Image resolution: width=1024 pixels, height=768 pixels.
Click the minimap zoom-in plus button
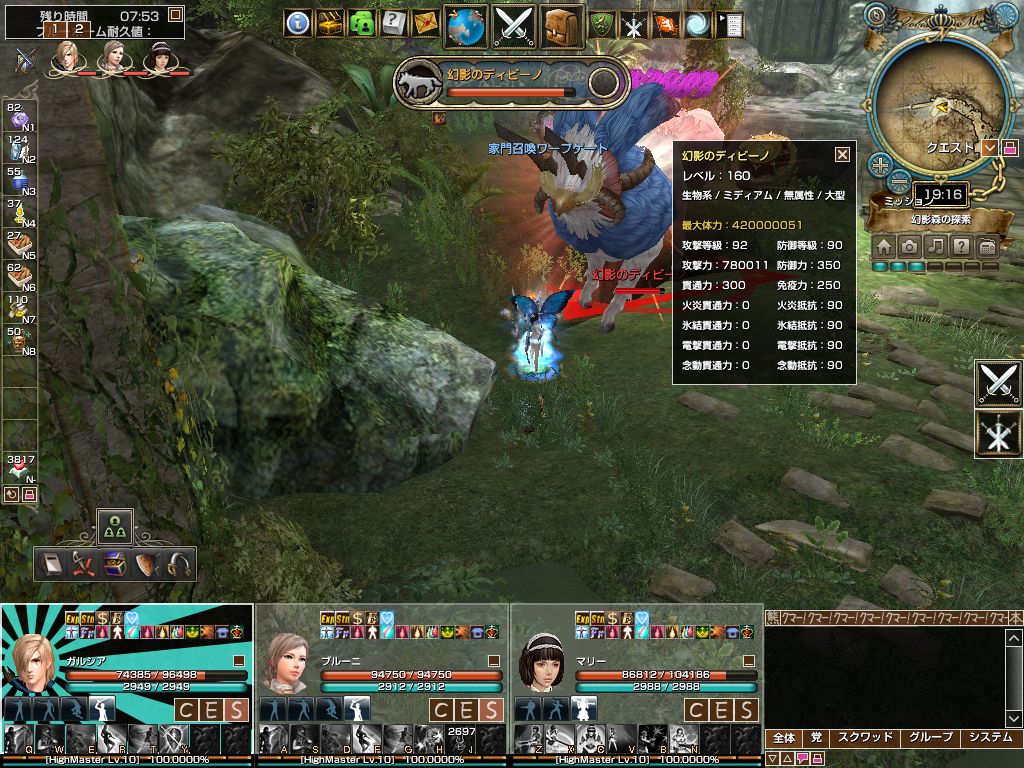tap(878, 163)
